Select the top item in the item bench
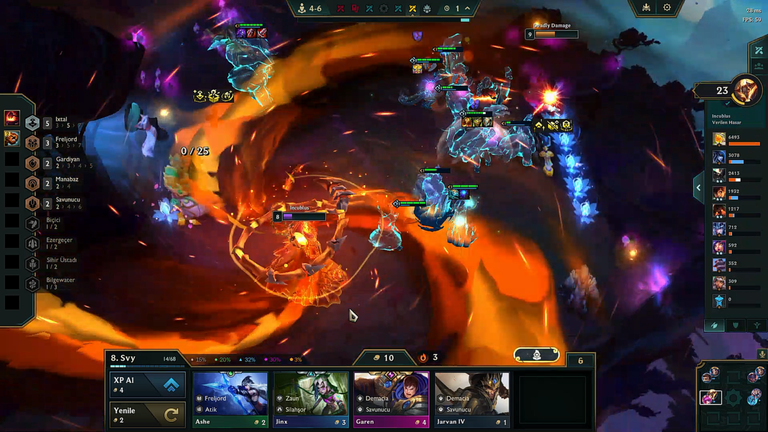Viewport: 768px width, 432px height. coord(13,118)
